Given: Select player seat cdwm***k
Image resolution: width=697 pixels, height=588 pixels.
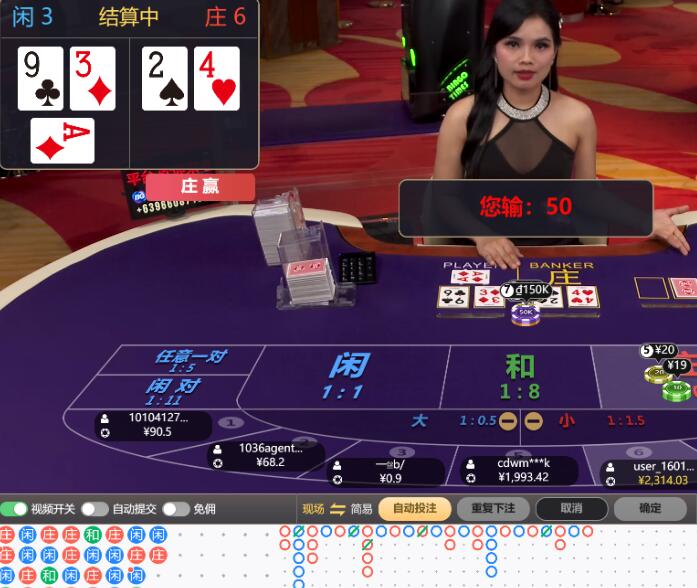Looking at the screenshot, I should point(520,470).
